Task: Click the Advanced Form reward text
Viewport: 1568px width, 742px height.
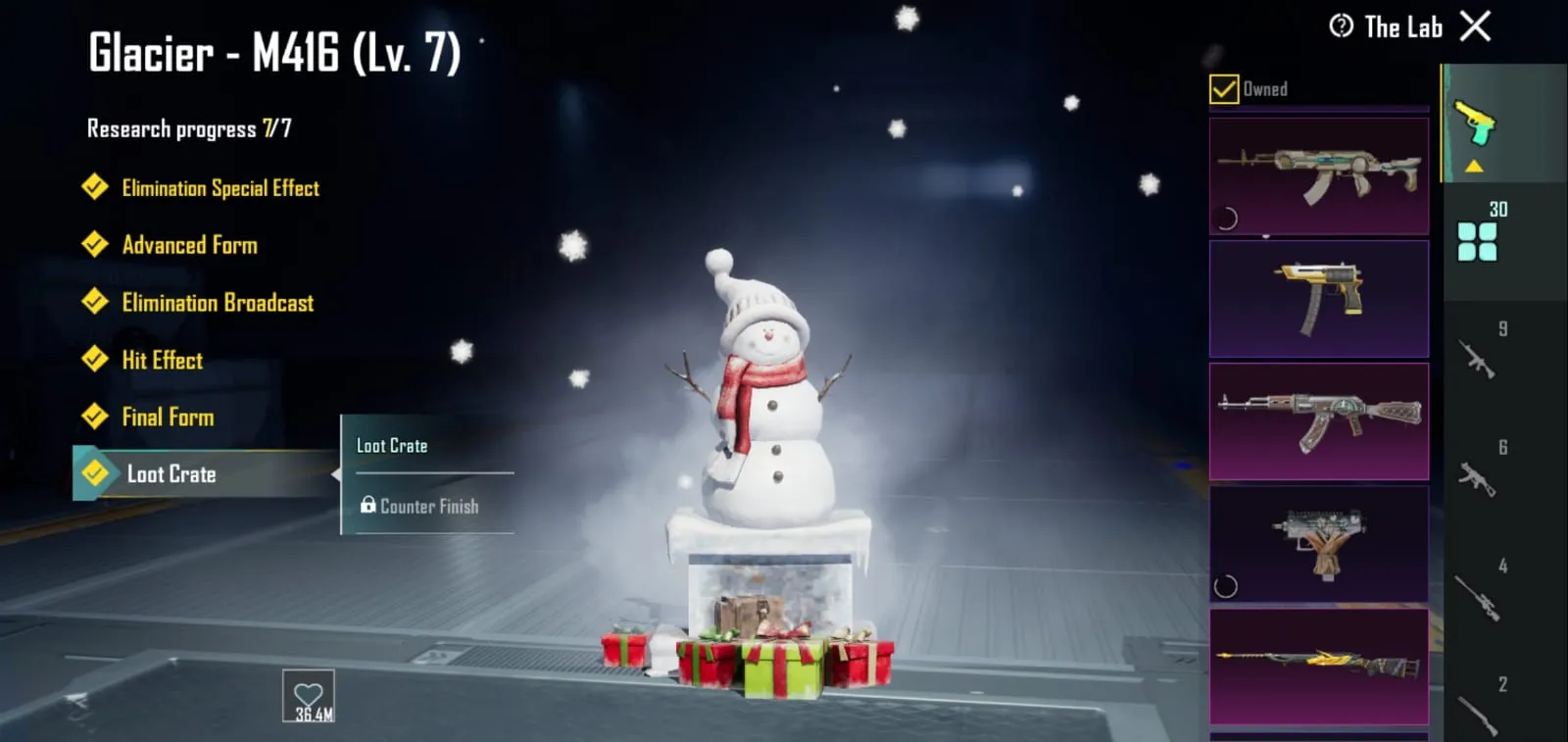Action: (x=190, y=245)
